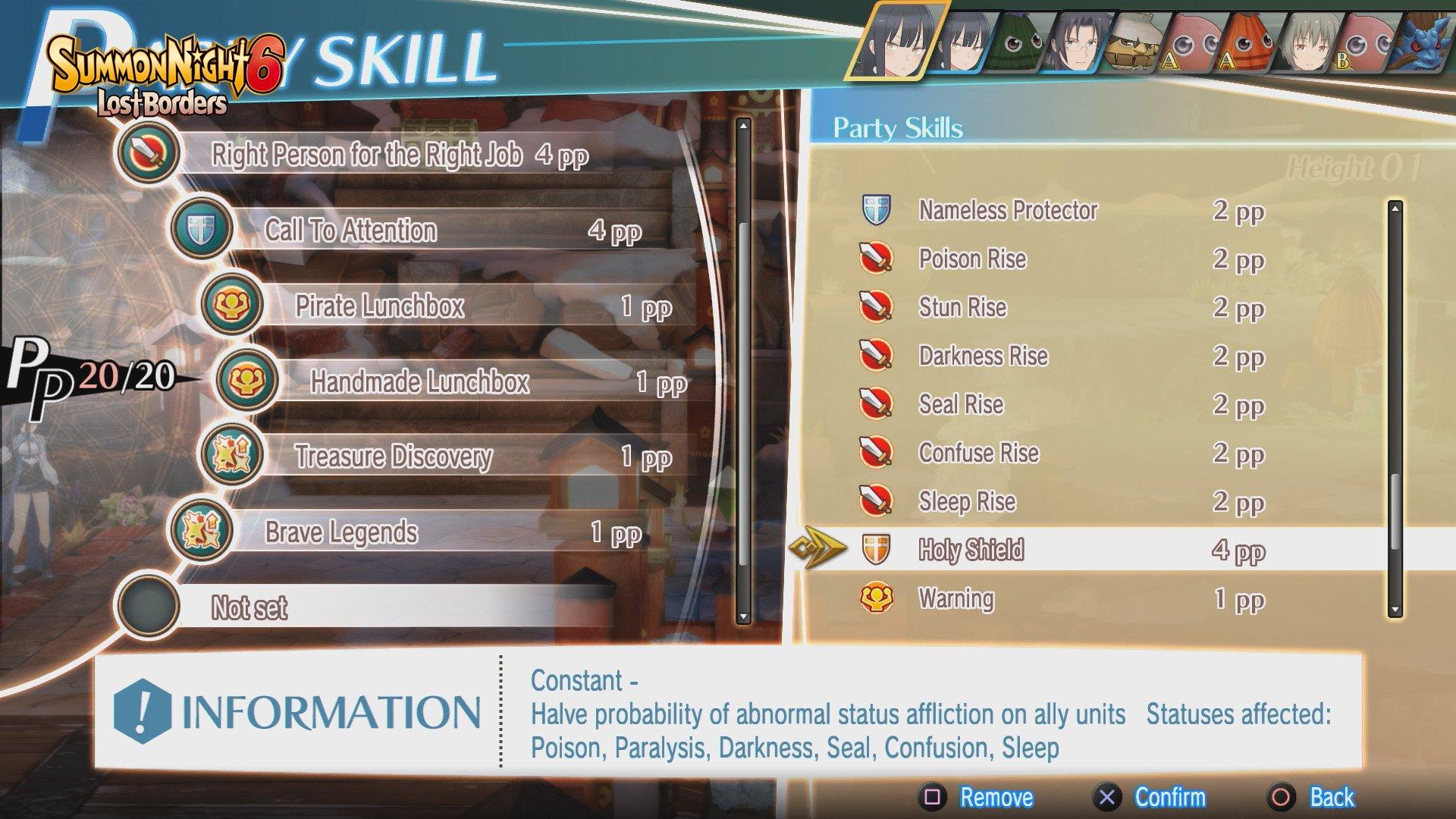Select the empty Not set skill slot

250,608
